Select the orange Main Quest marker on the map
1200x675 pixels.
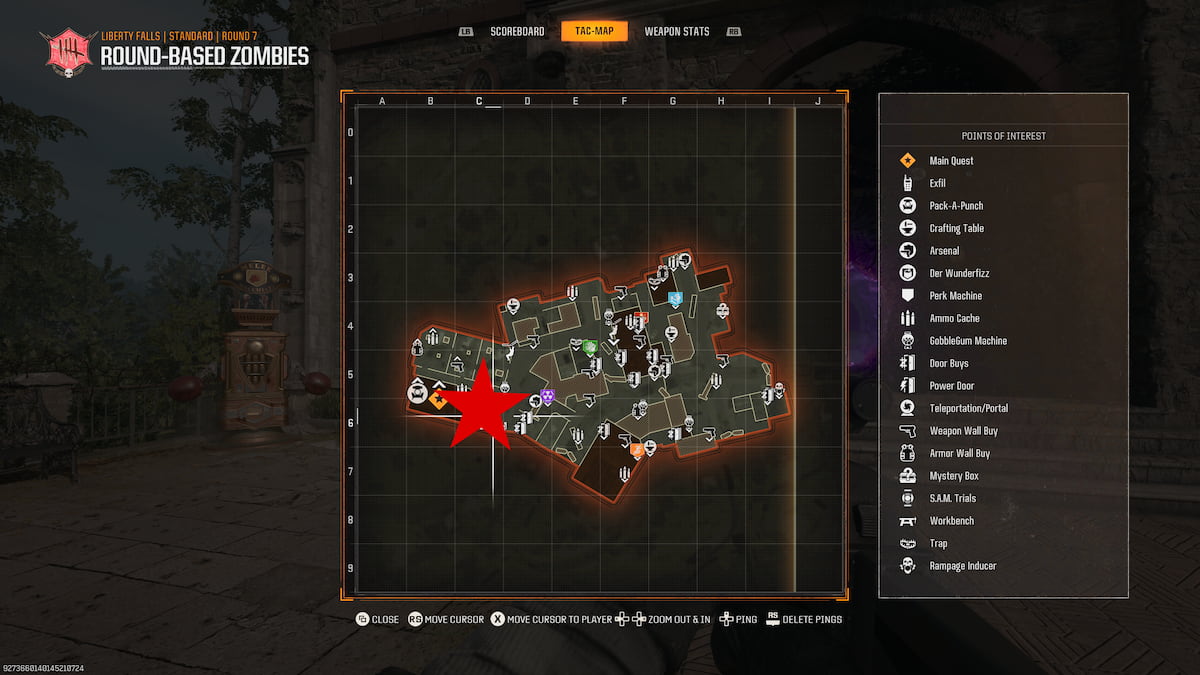tap(438, 399)
